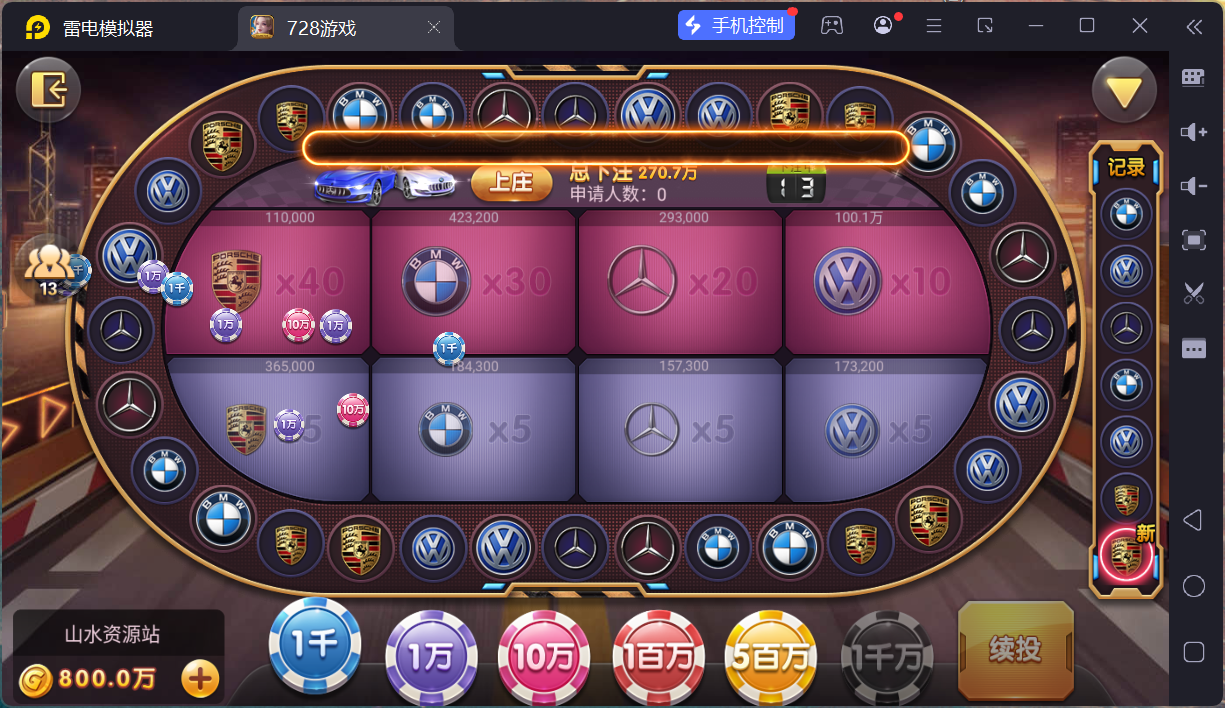Apply to be banker with 上庄
Image resolution: width=1225 pixels, height=708 pixels.
pyautogui.click(x=511, y=182)
